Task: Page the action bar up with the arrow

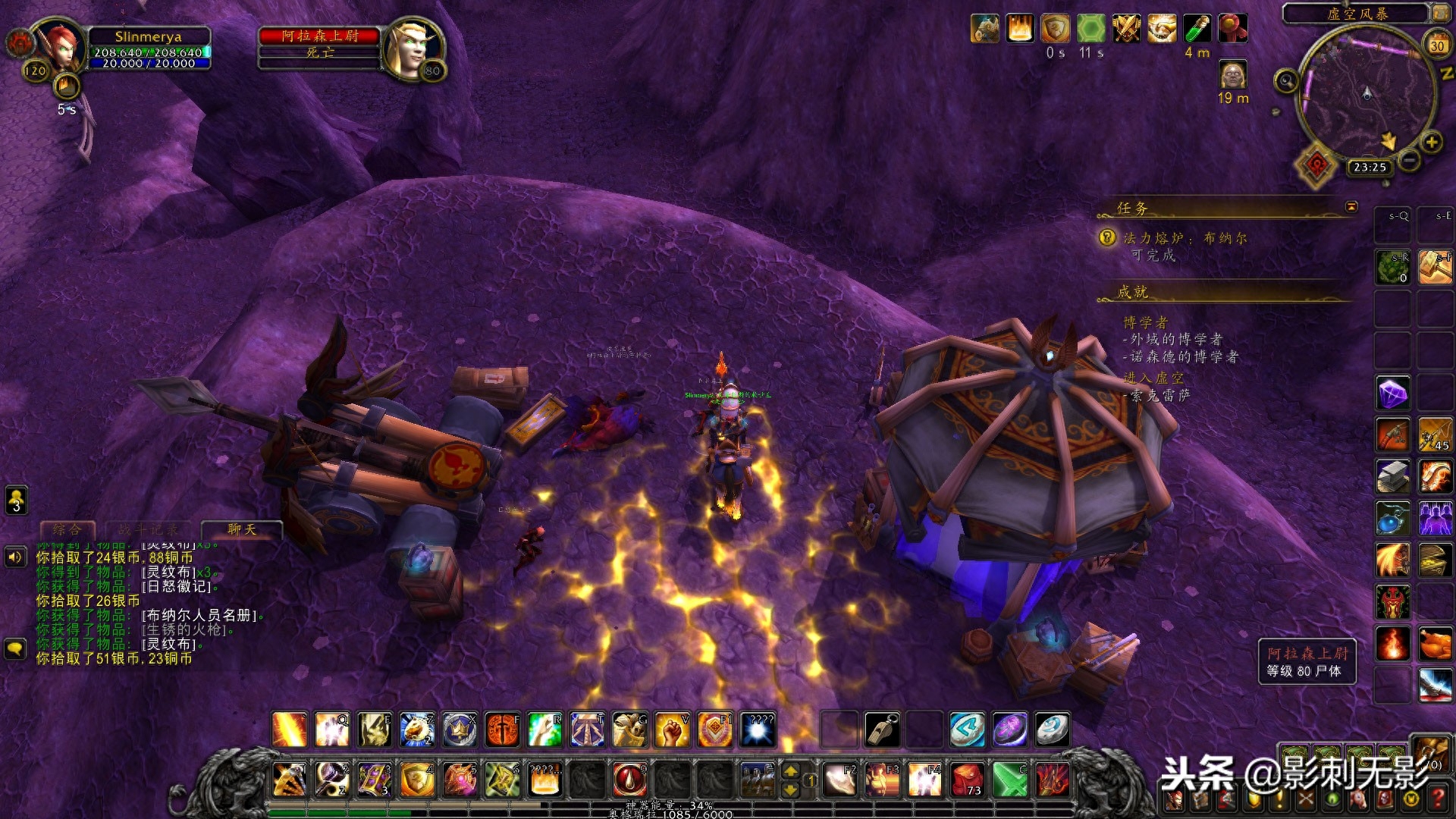Action: [x=790, y=770]
